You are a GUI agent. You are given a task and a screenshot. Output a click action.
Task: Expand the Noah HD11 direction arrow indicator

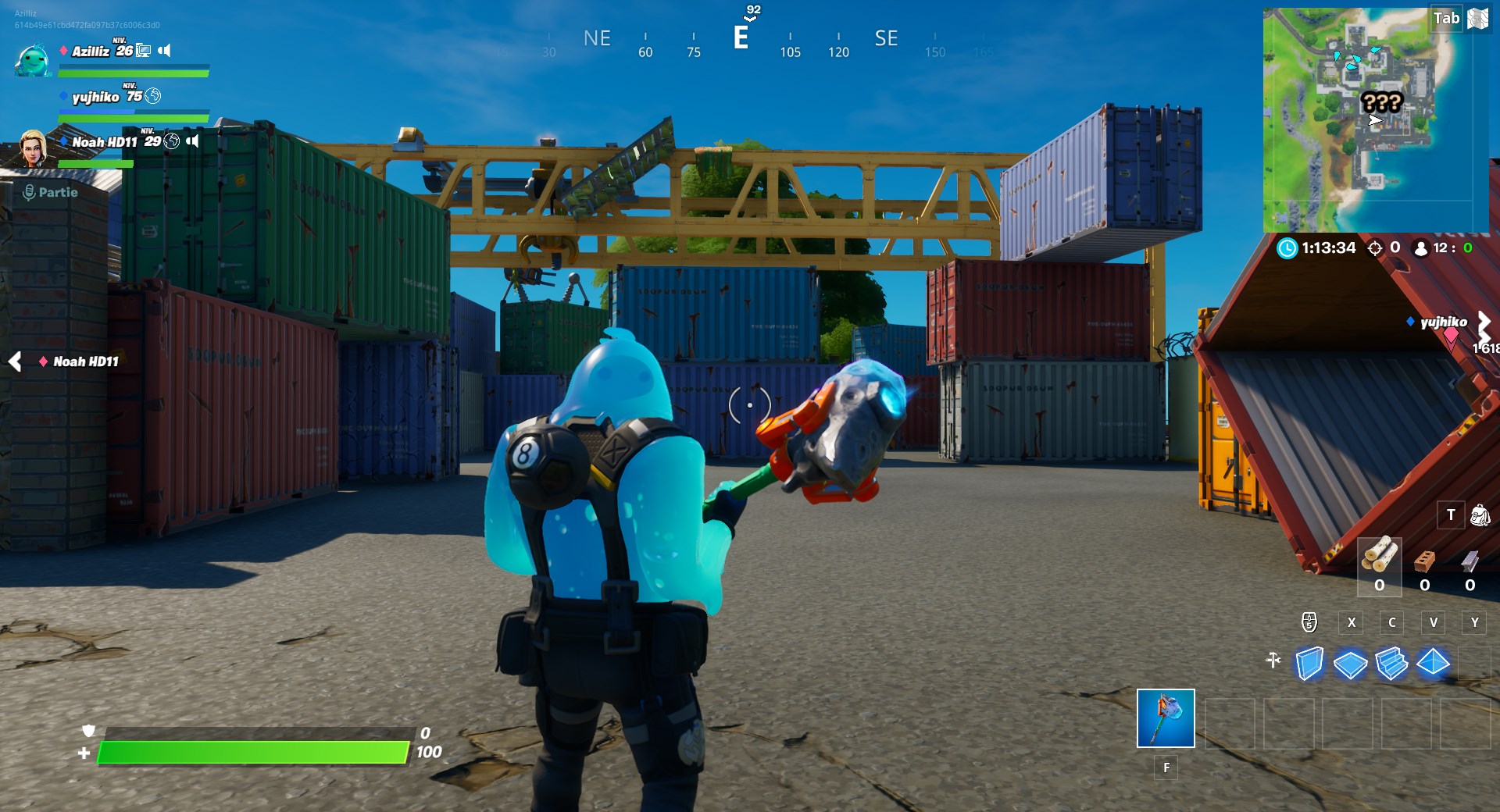[x=16, y=361]
